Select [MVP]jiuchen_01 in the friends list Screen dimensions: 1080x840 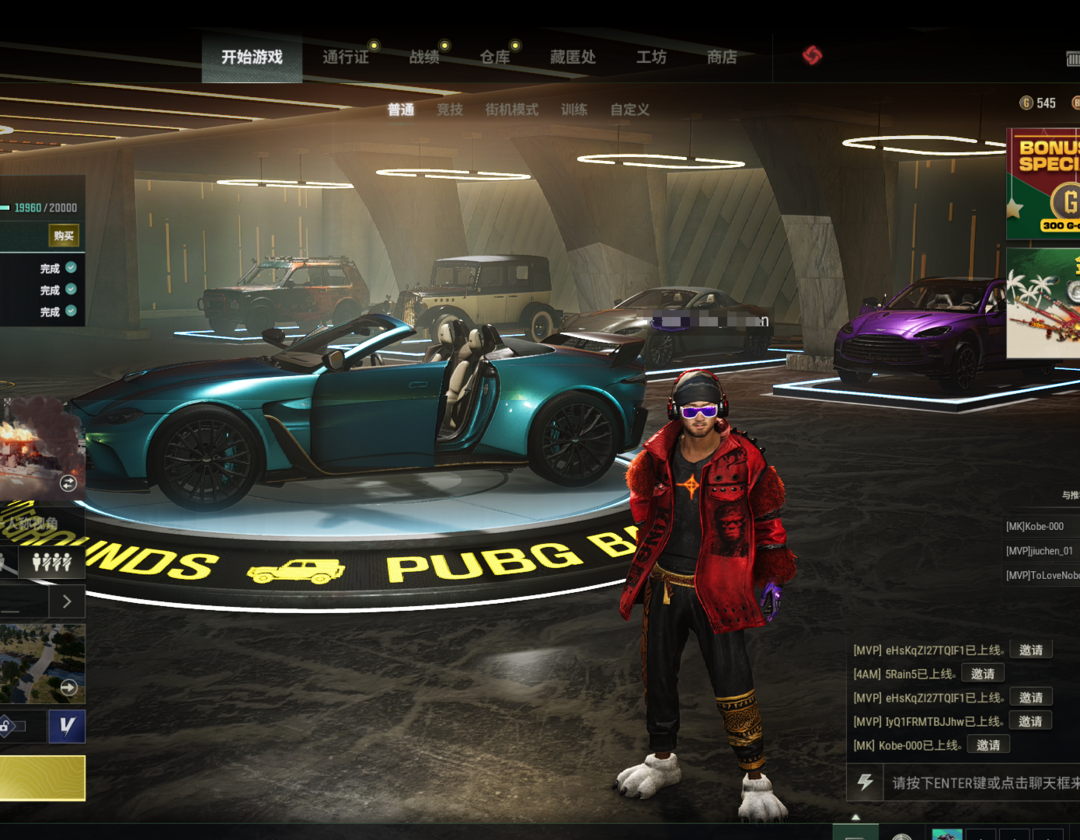(x=1040, y=551)
